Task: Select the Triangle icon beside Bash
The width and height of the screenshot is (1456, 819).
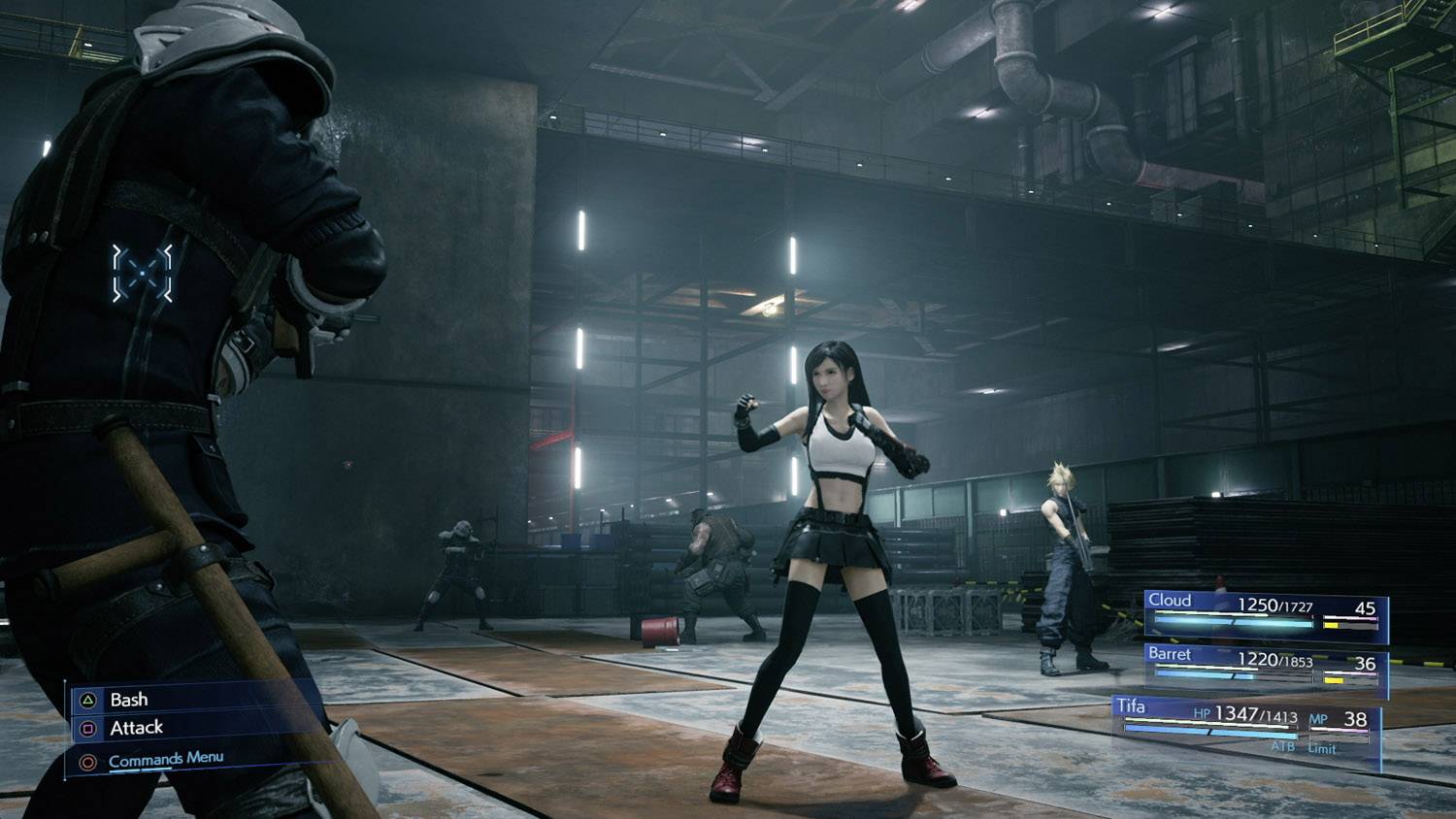Action: (x=87, y=699)
